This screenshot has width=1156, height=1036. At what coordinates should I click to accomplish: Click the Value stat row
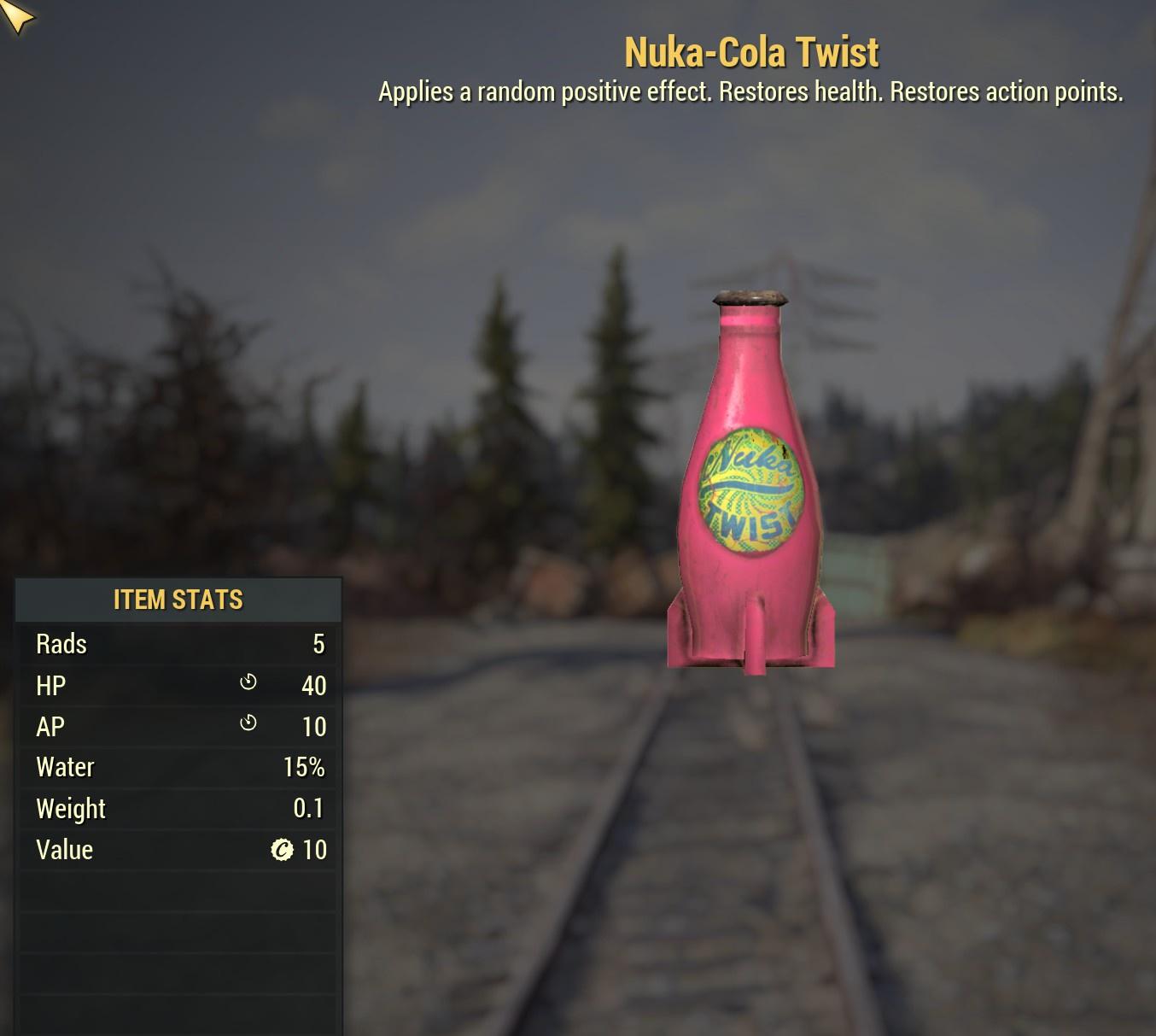point(178,850)
